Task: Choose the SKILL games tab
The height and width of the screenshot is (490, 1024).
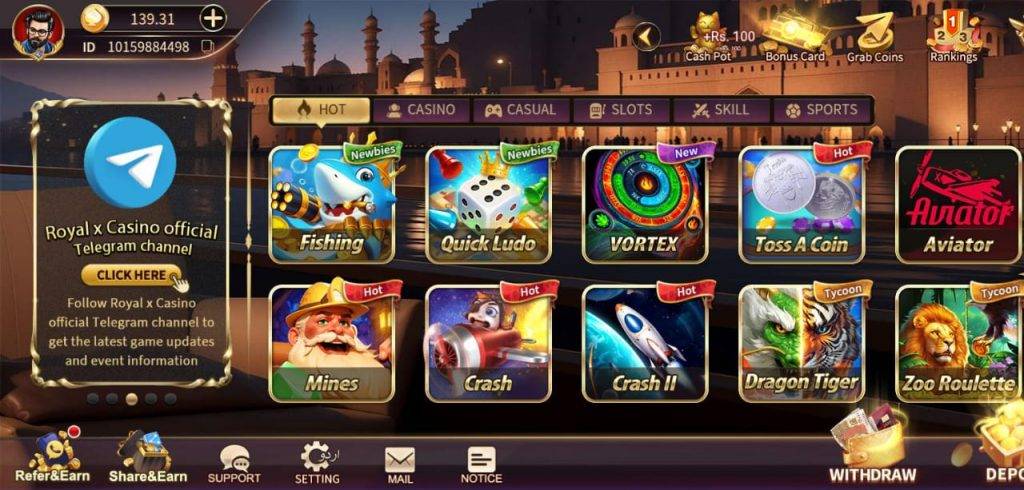Action: coord(721,110)
